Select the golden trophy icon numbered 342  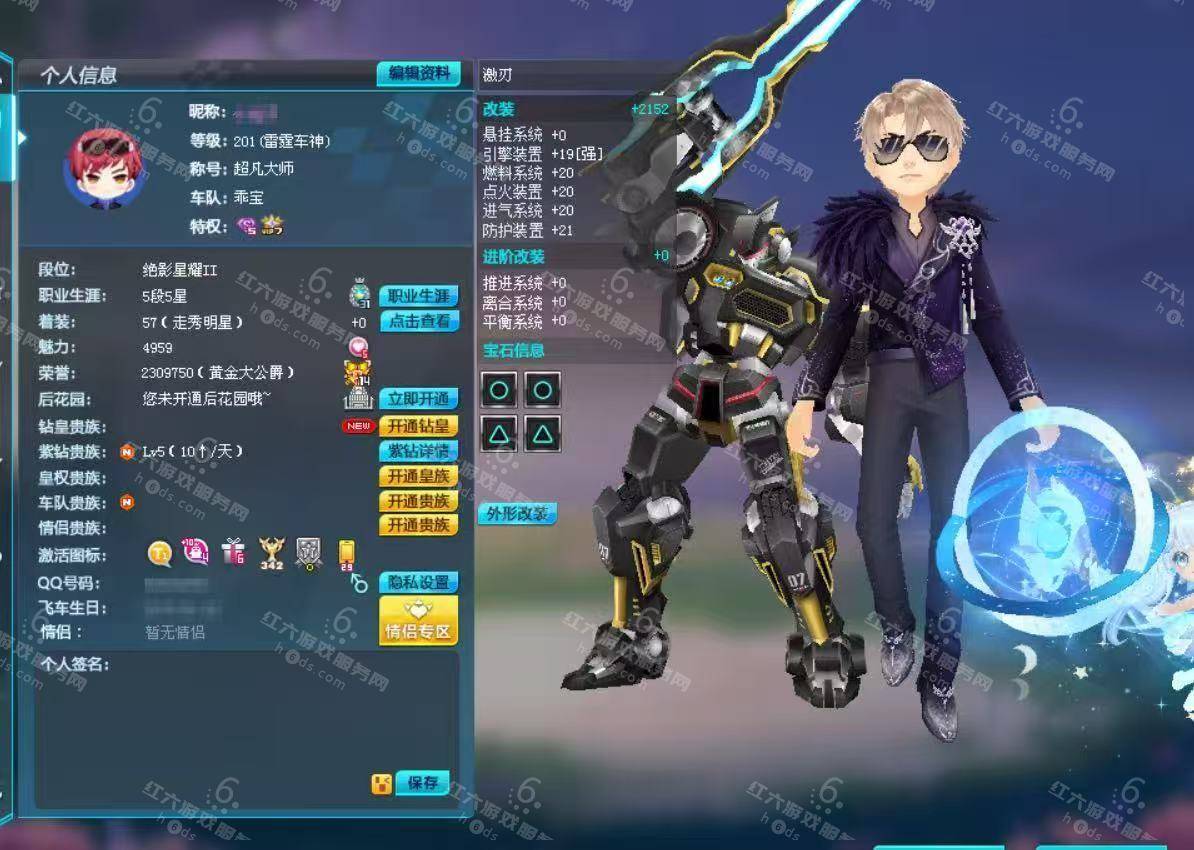271,552
